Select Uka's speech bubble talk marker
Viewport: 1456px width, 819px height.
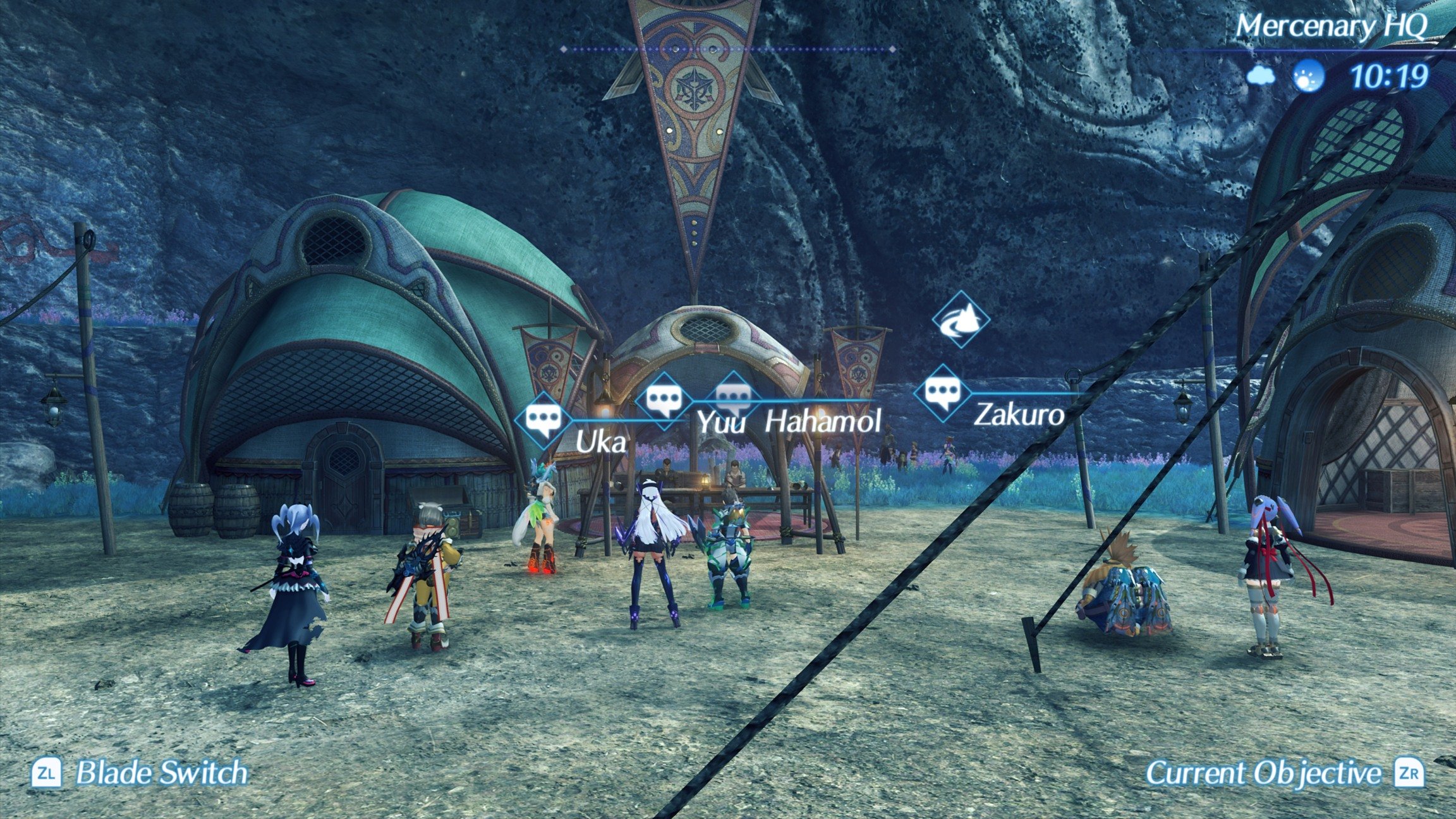pos(543,420)
